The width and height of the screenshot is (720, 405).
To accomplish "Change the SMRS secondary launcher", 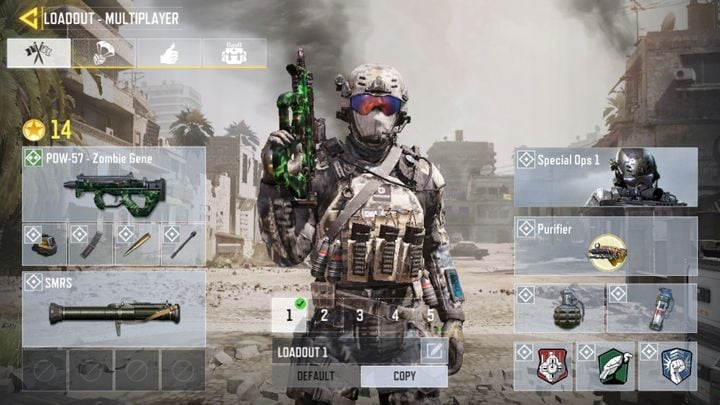I will (114, 311).
